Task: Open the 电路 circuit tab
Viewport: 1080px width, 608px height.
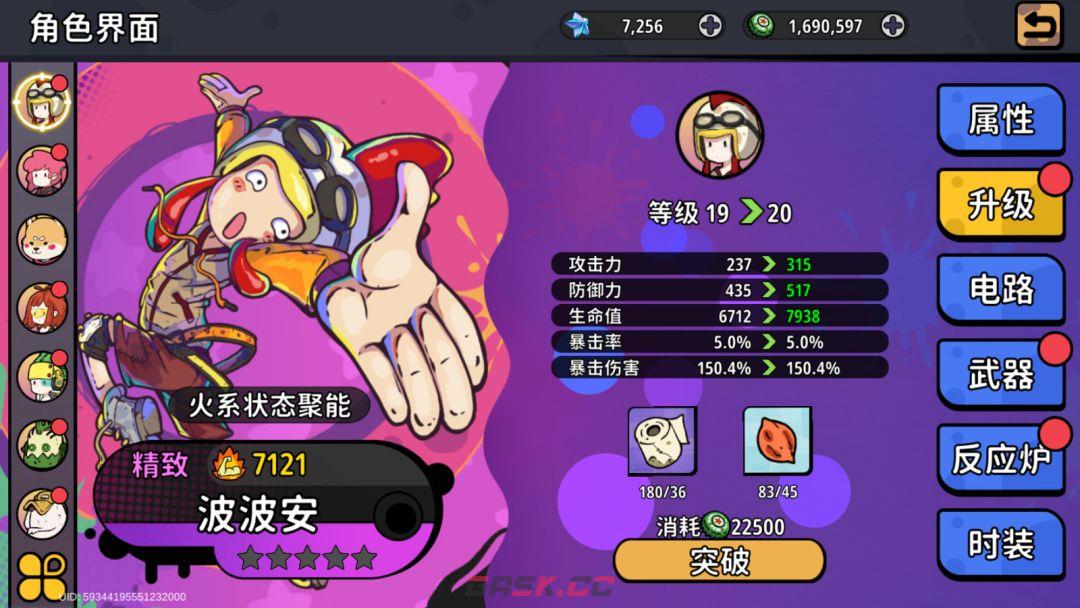Action: (x=1000, y=290)
